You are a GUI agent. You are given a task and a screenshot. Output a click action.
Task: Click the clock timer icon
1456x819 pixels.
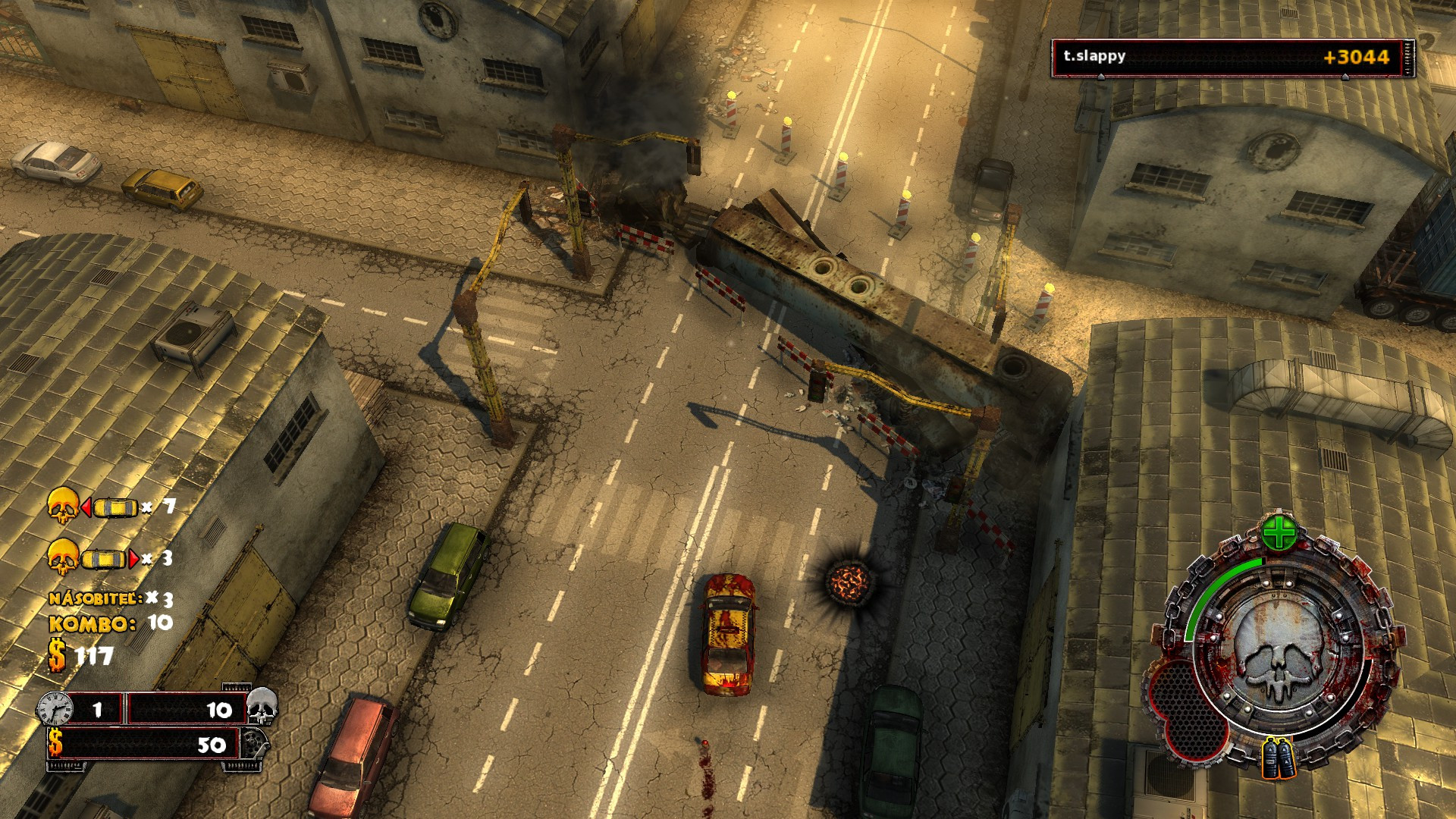pos(55,710)
